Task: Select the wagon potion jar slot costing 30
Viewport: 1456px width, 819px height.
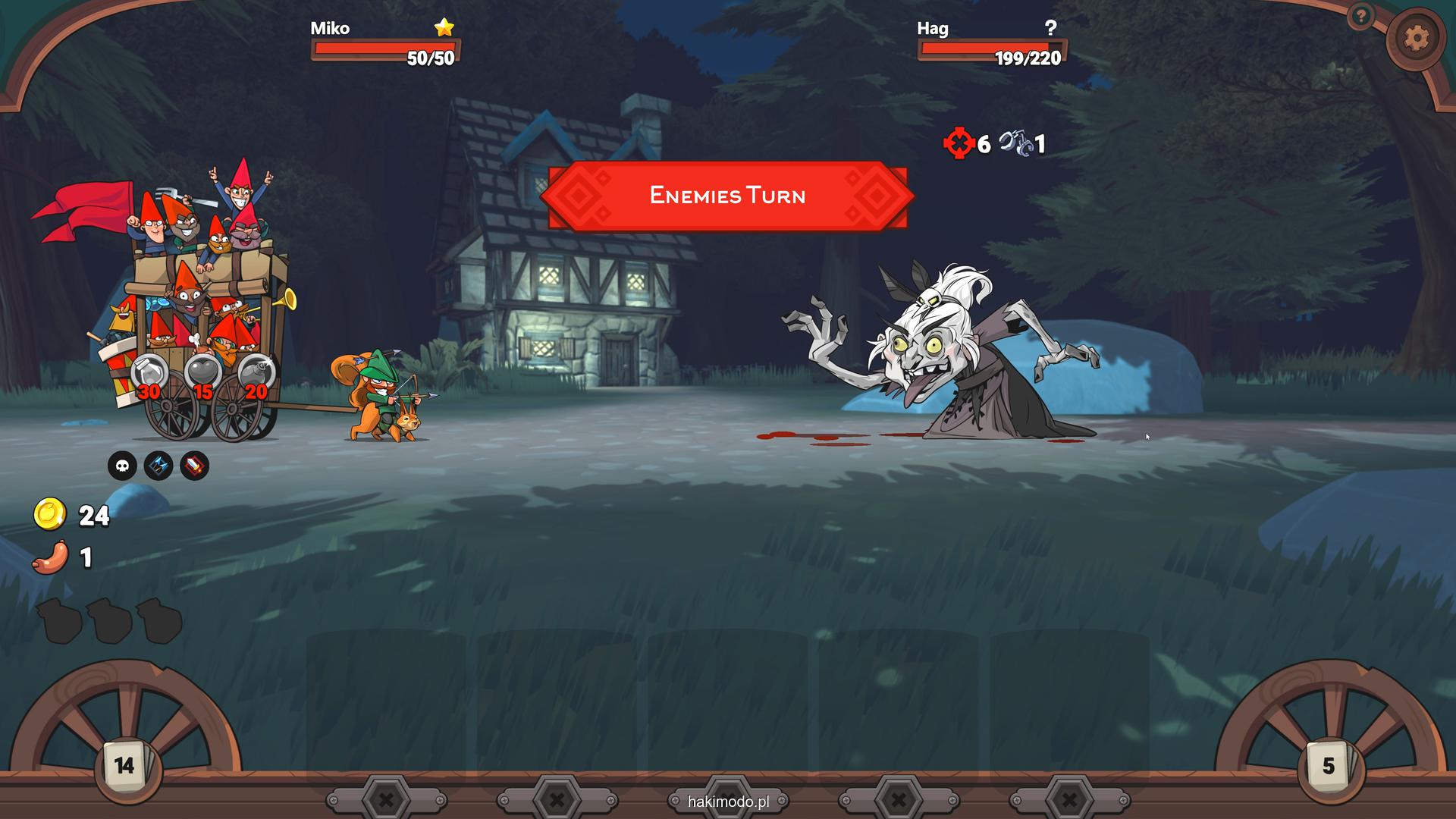Action: [149, 373]
